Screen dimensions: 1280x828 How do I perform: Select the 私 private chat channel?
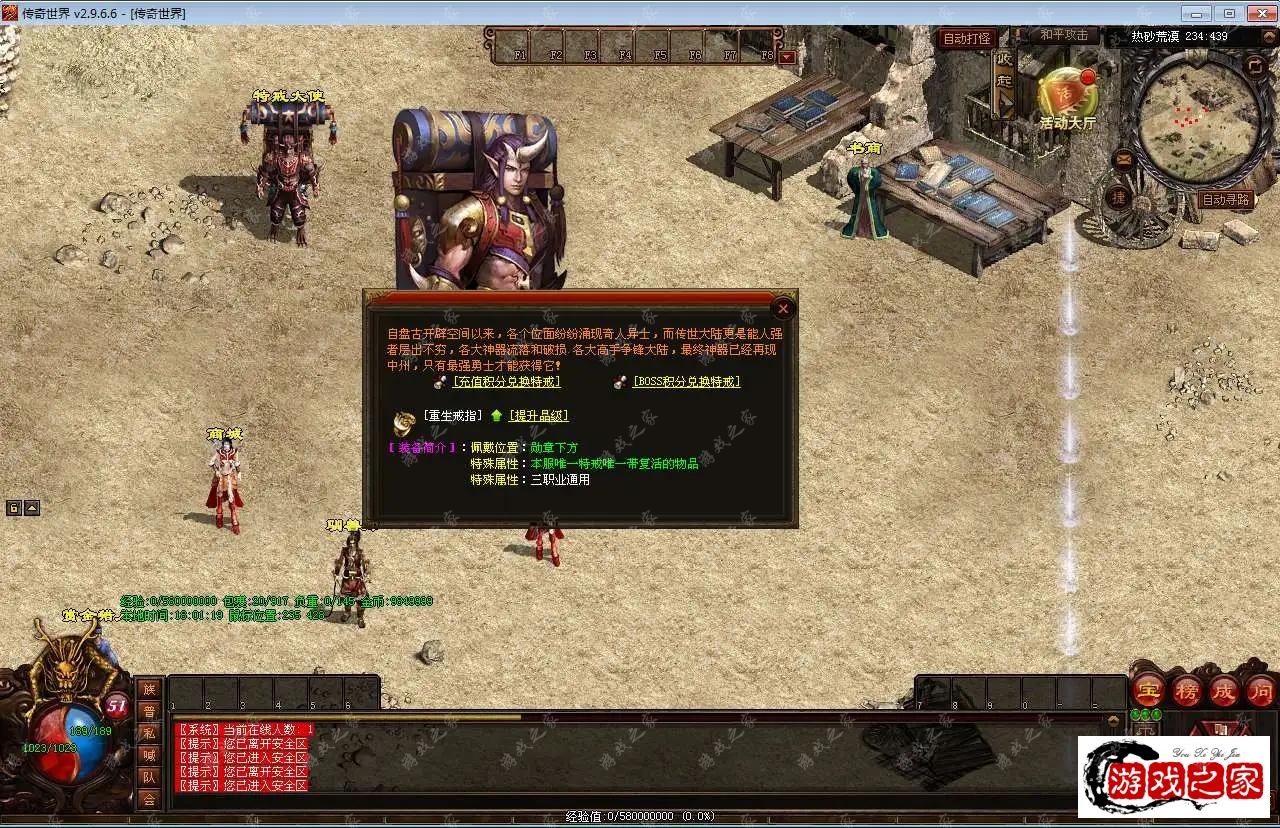(x=149, y=733)
